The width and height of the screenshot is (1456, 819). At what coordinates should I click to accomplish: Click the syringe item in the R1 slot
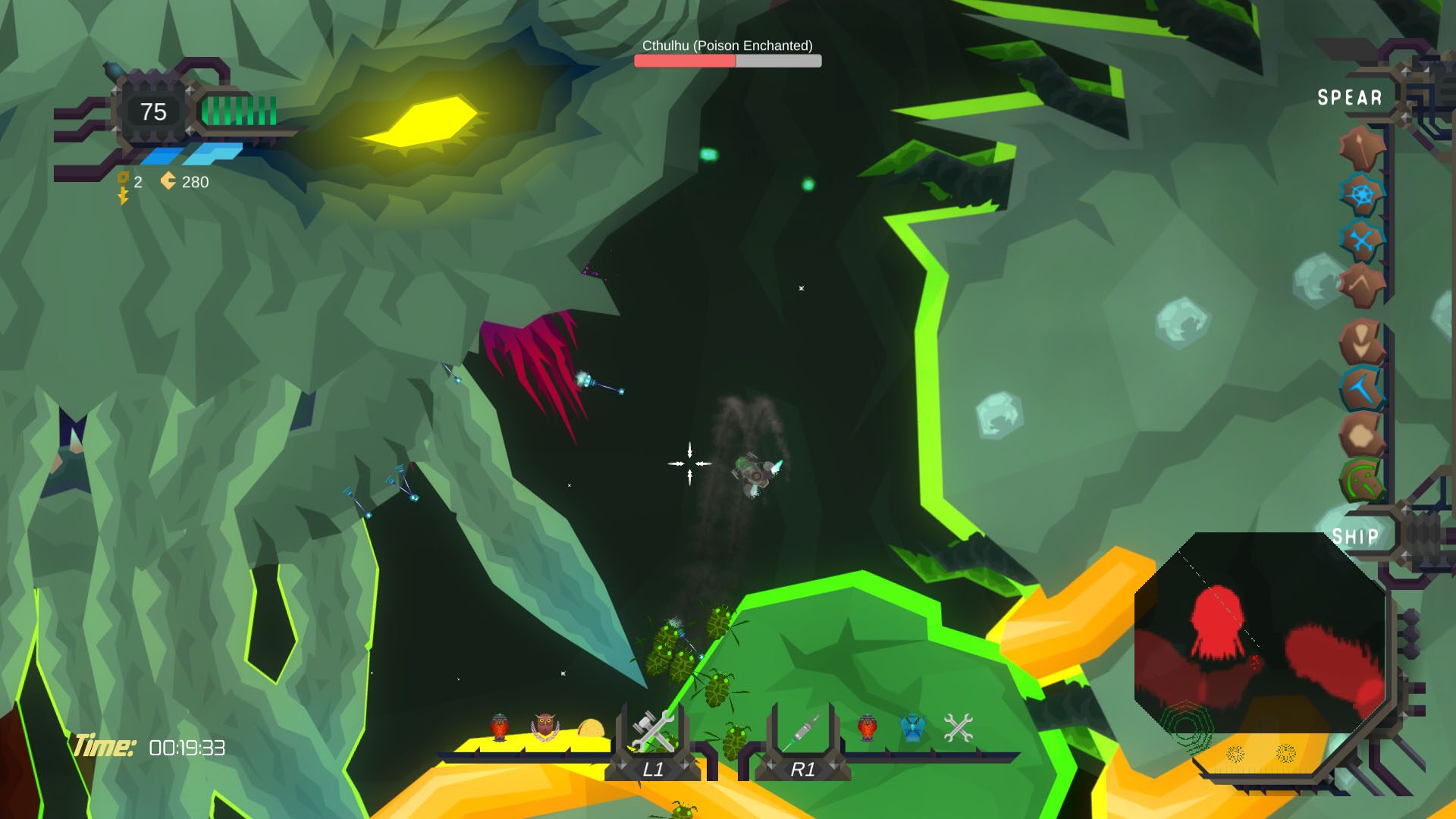point(802,730)
